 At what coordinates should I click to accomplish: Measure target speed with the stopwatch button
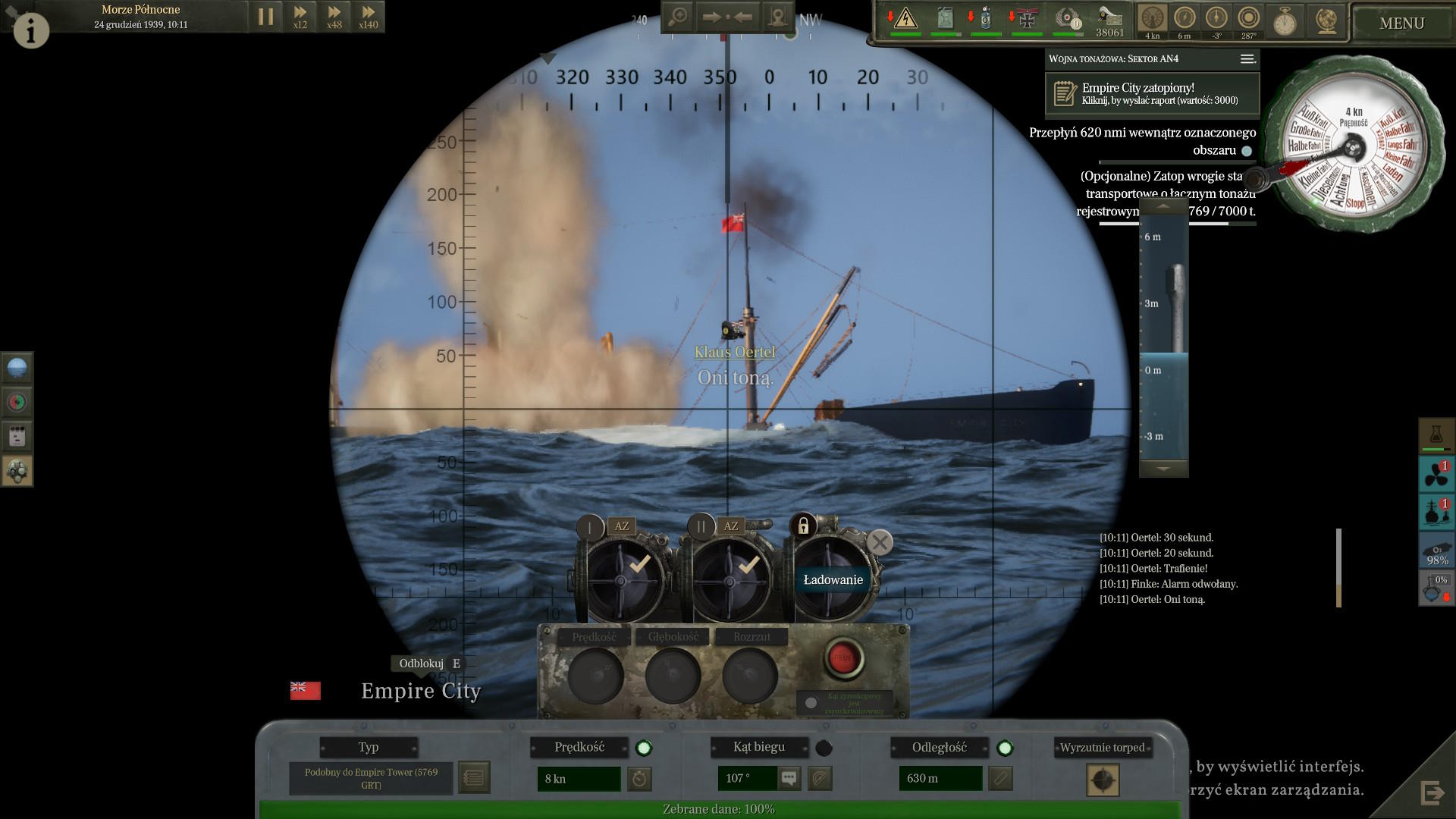coord(640,779)
